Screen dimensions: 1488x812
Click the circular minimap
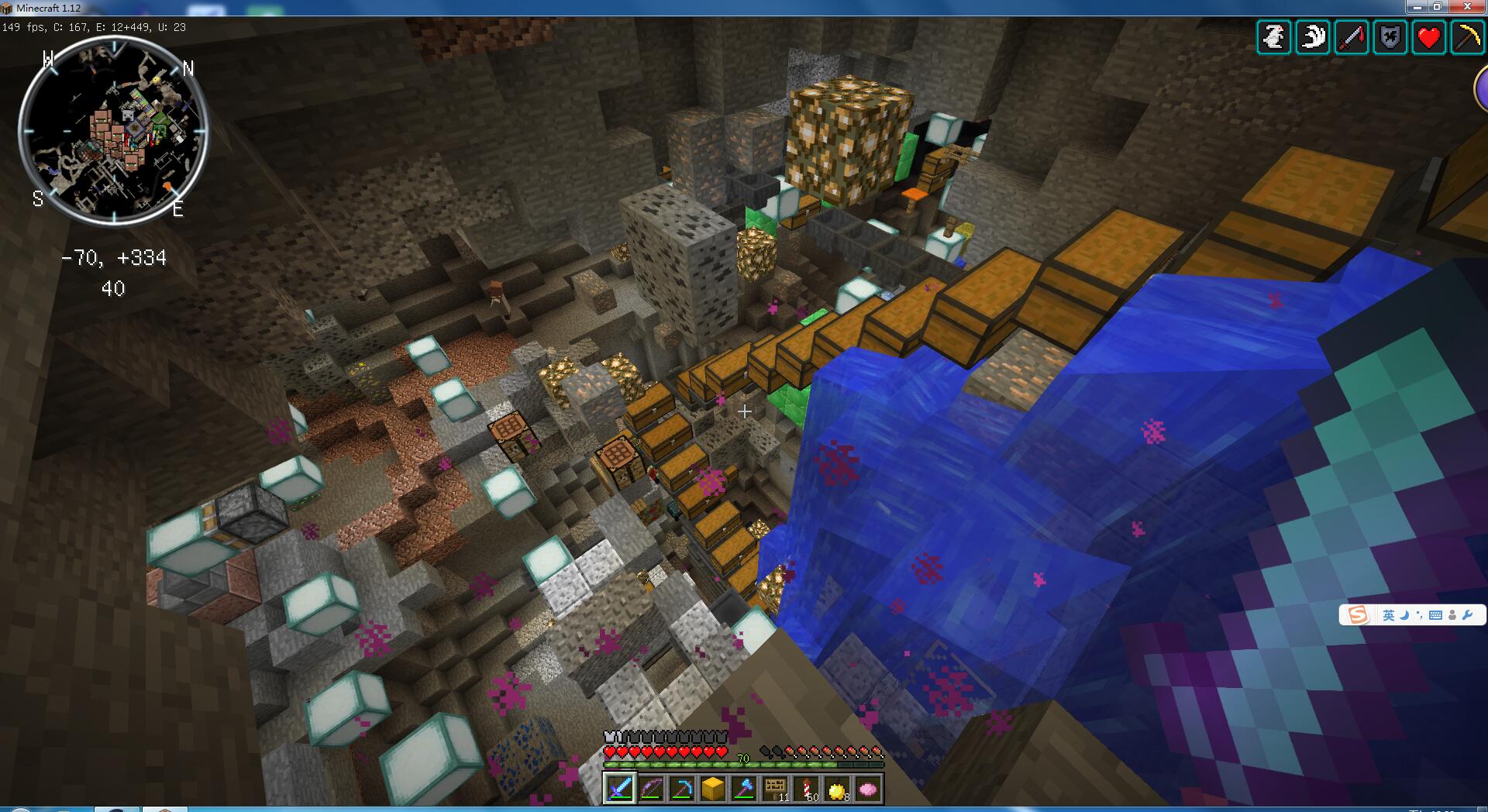point(113,130)
